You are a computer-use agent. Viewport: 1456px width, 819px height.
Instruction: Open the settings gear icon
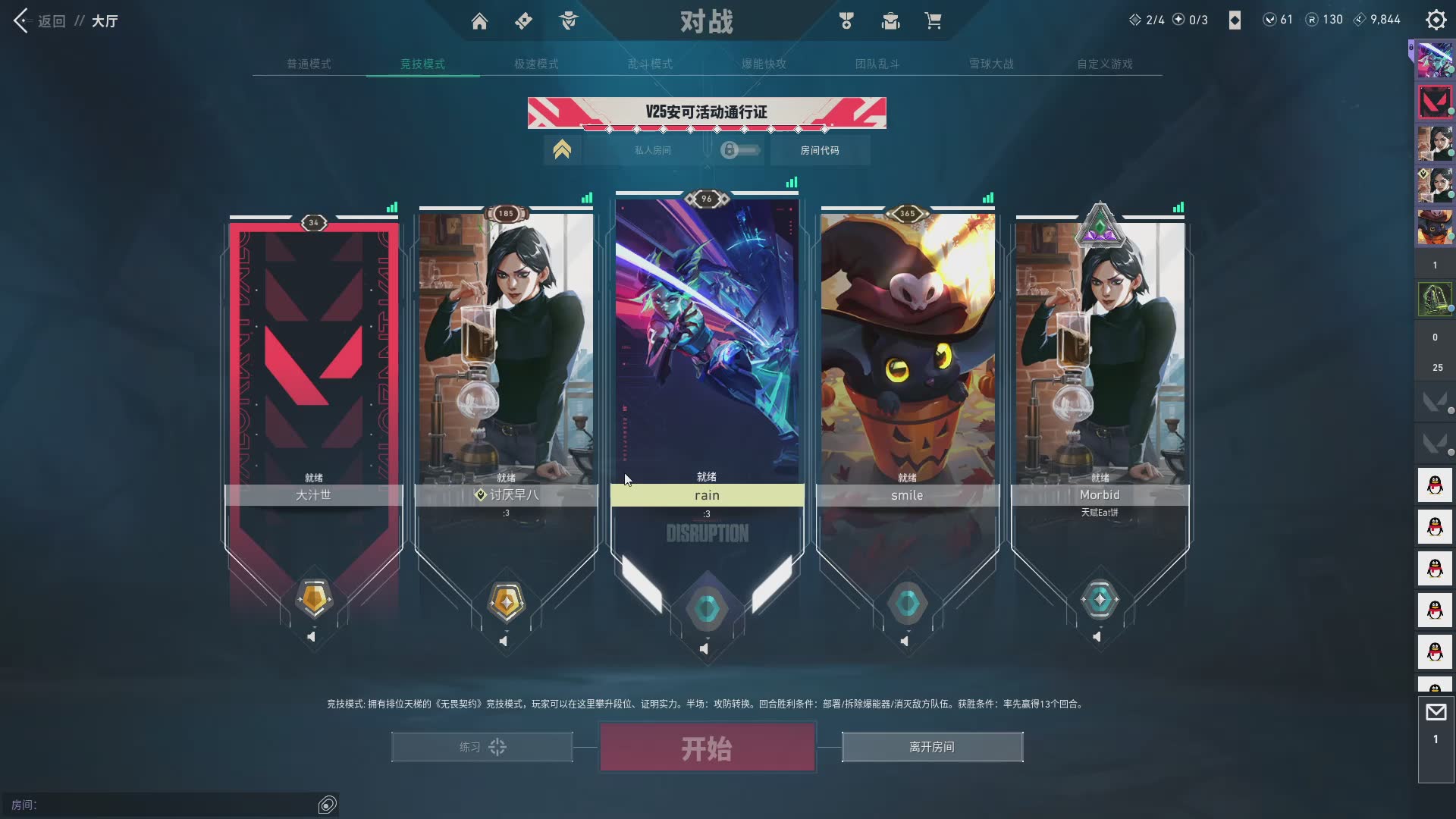click(1436, 20)
